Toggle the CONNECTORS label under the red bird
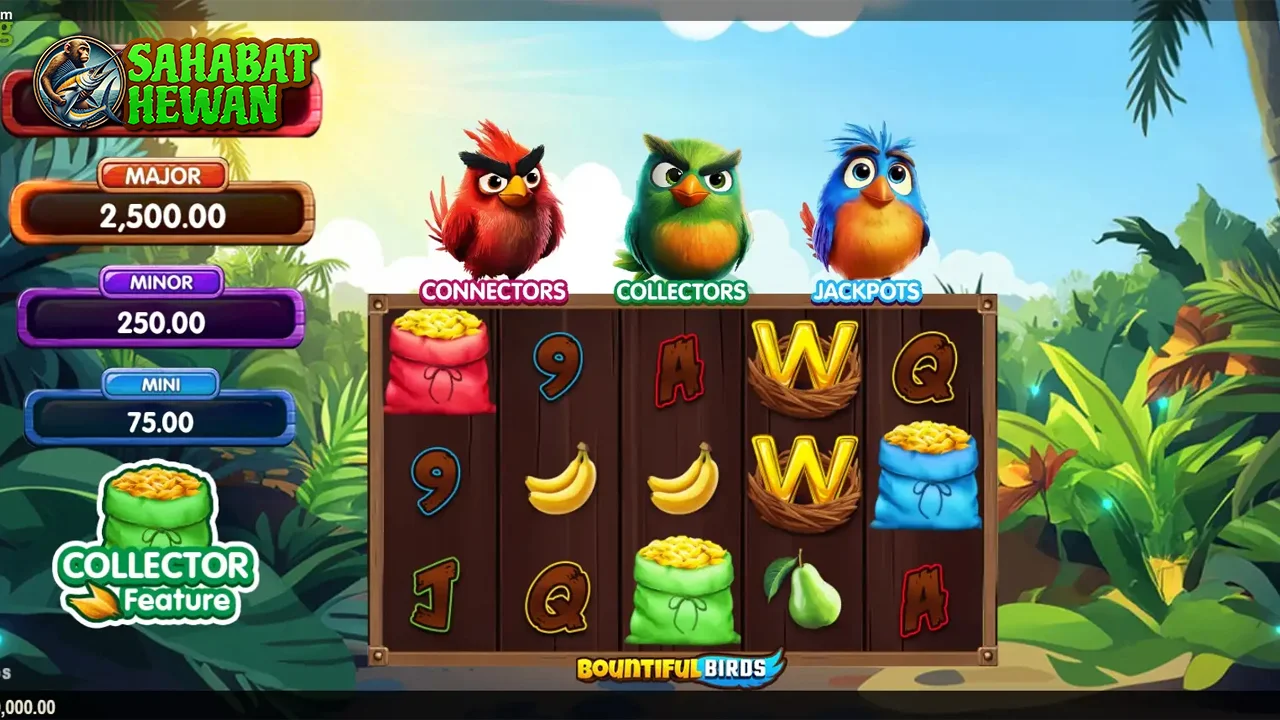 pos(494,292)
